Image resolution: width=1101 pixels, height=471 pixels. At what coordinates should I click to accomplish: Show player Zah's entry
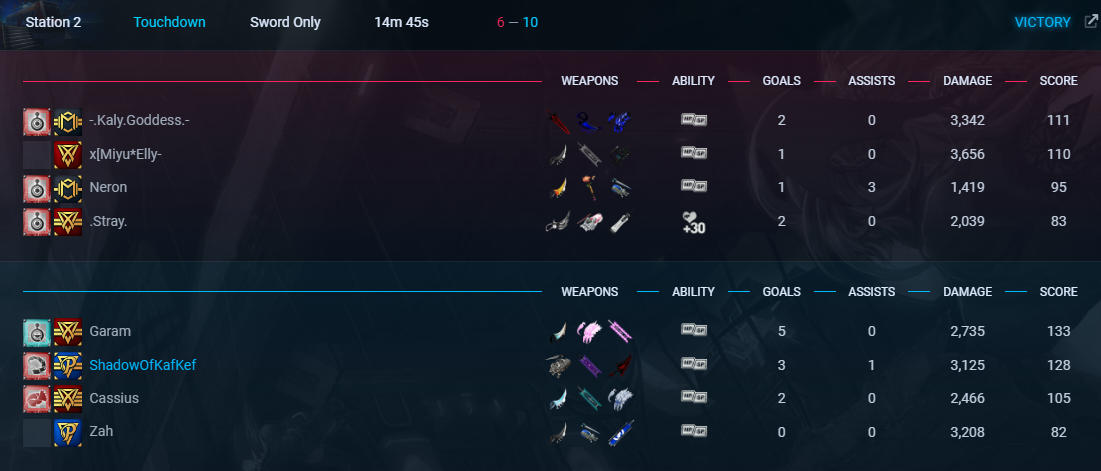point(101,432)
